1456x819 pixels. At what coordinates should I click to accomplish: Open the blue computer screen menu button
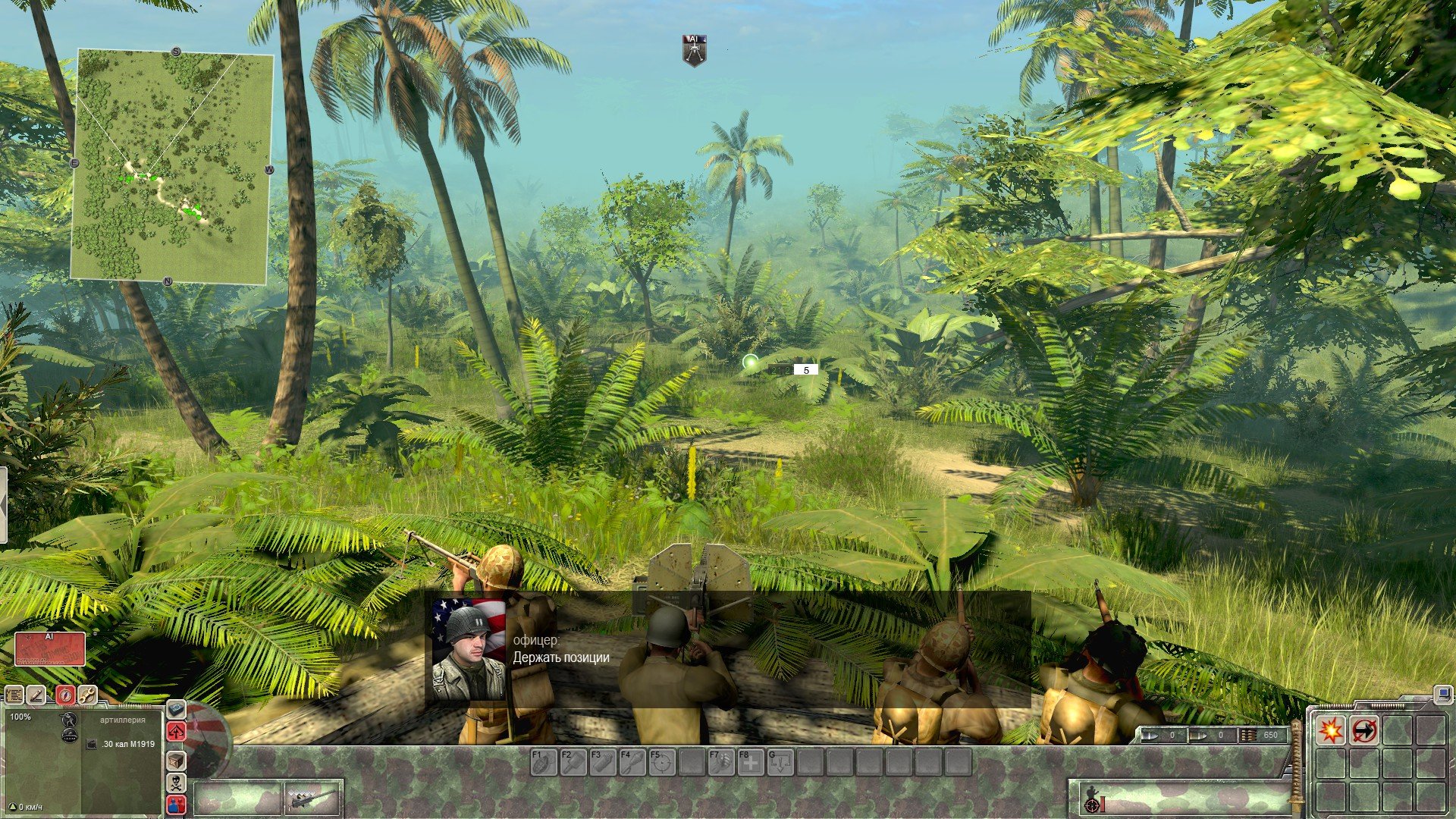pos(1442,693)
